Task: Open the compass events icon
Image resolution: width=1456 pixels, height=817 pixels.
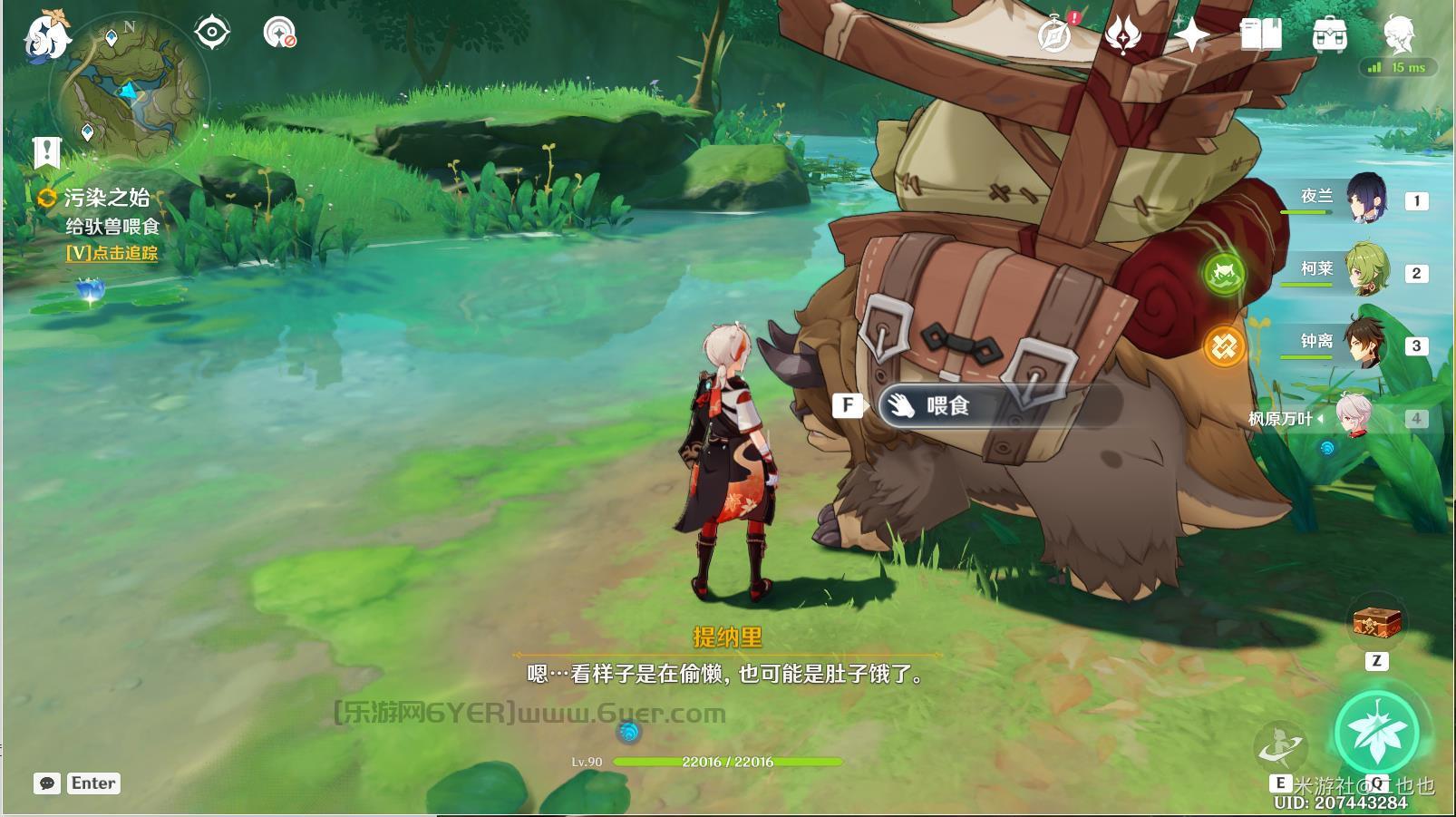Action: click(1055, 35)
